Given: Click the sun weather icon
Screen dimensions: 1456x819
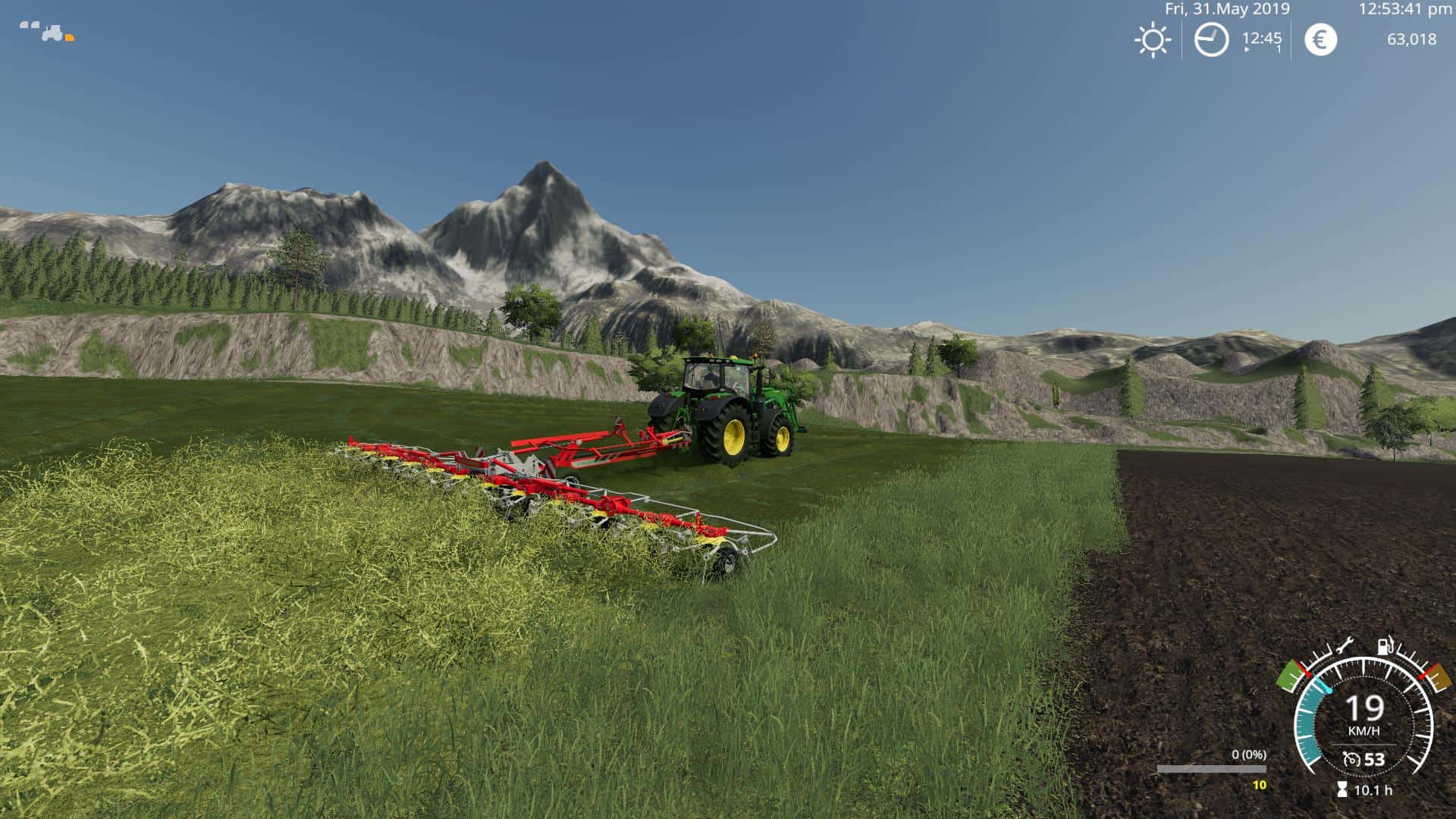Looking at the screenshot, I should [x=1153, y=39].
